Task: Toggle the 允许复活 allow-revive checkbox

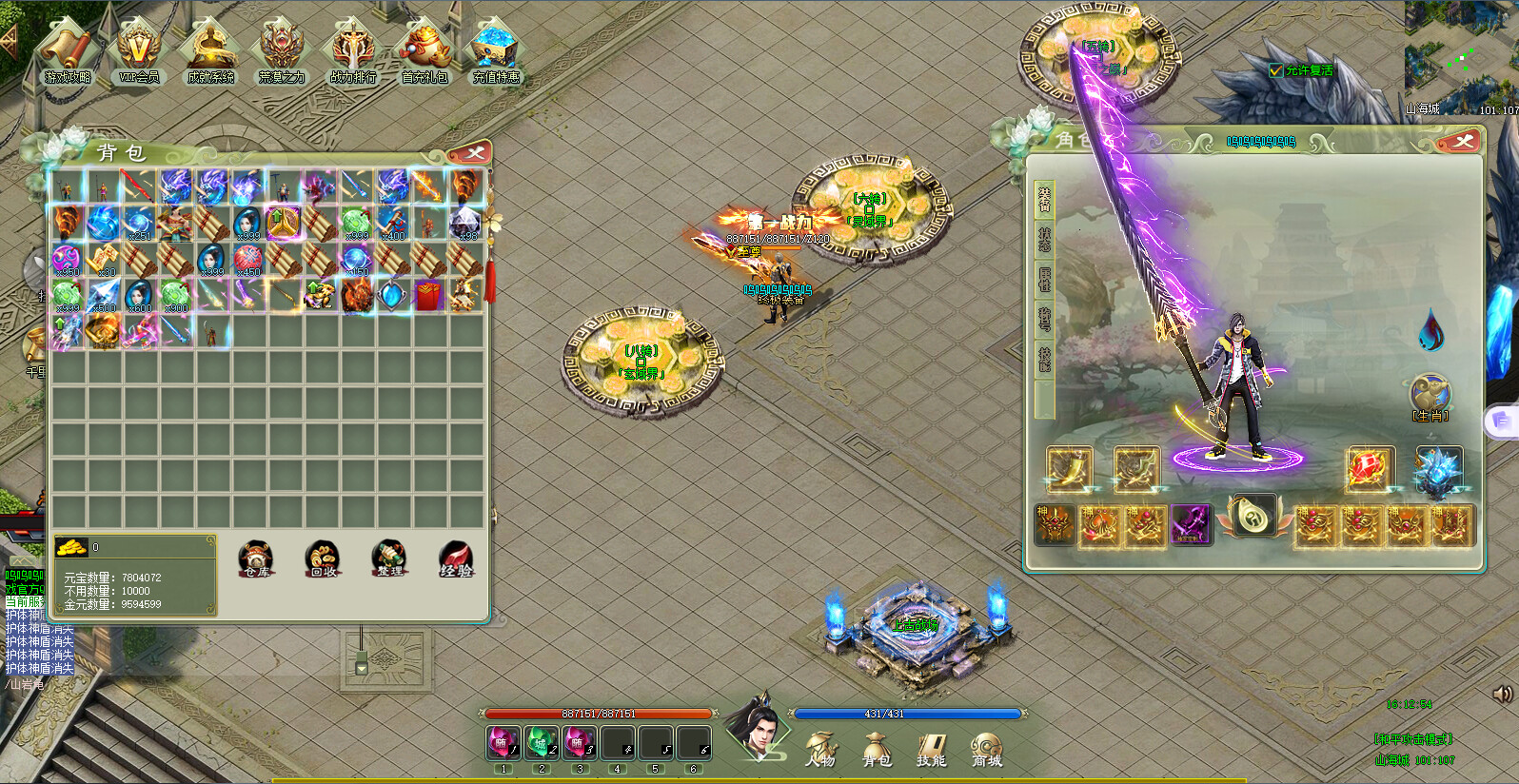Action: (1275, 69)
